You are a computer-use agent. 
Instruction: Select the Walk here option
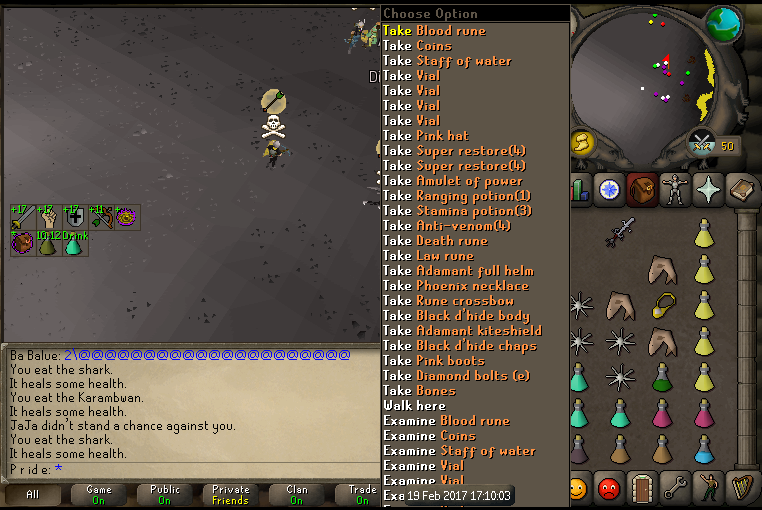[x=414, y=406]
